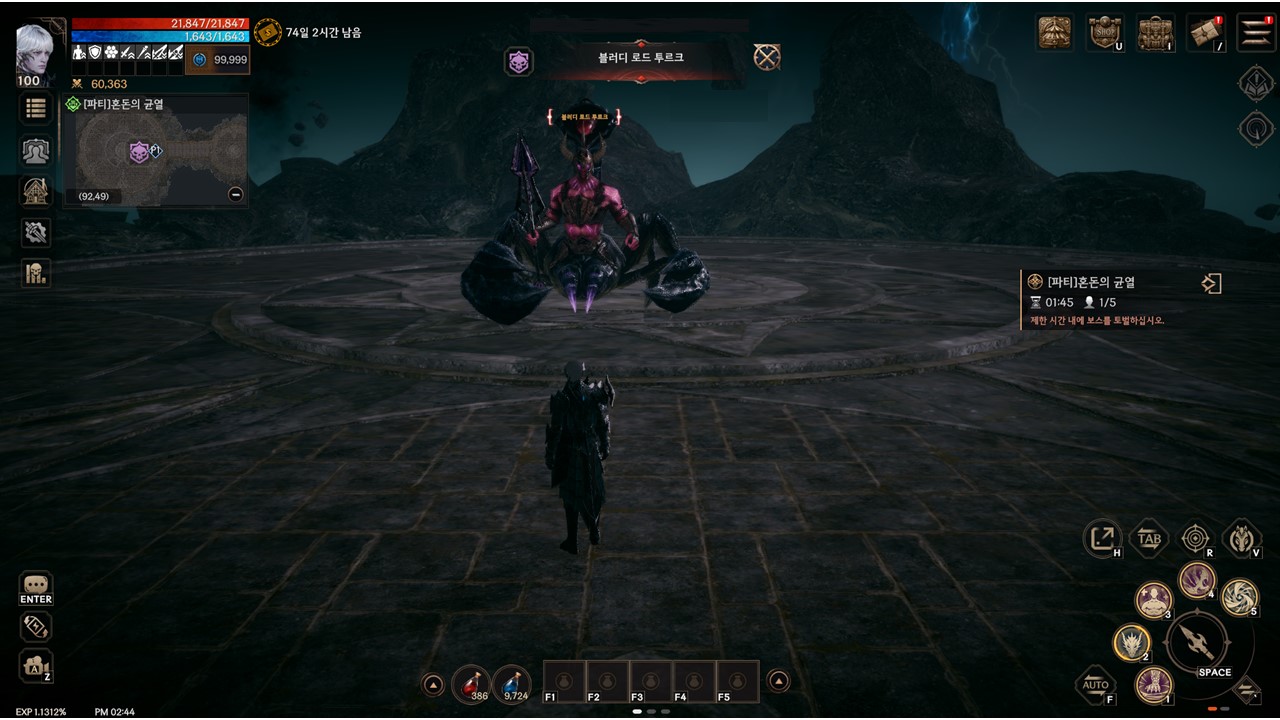1280x720 pixels.
Task: Collapse the minimap with the minus button
Action: click(x=236, y=194)
